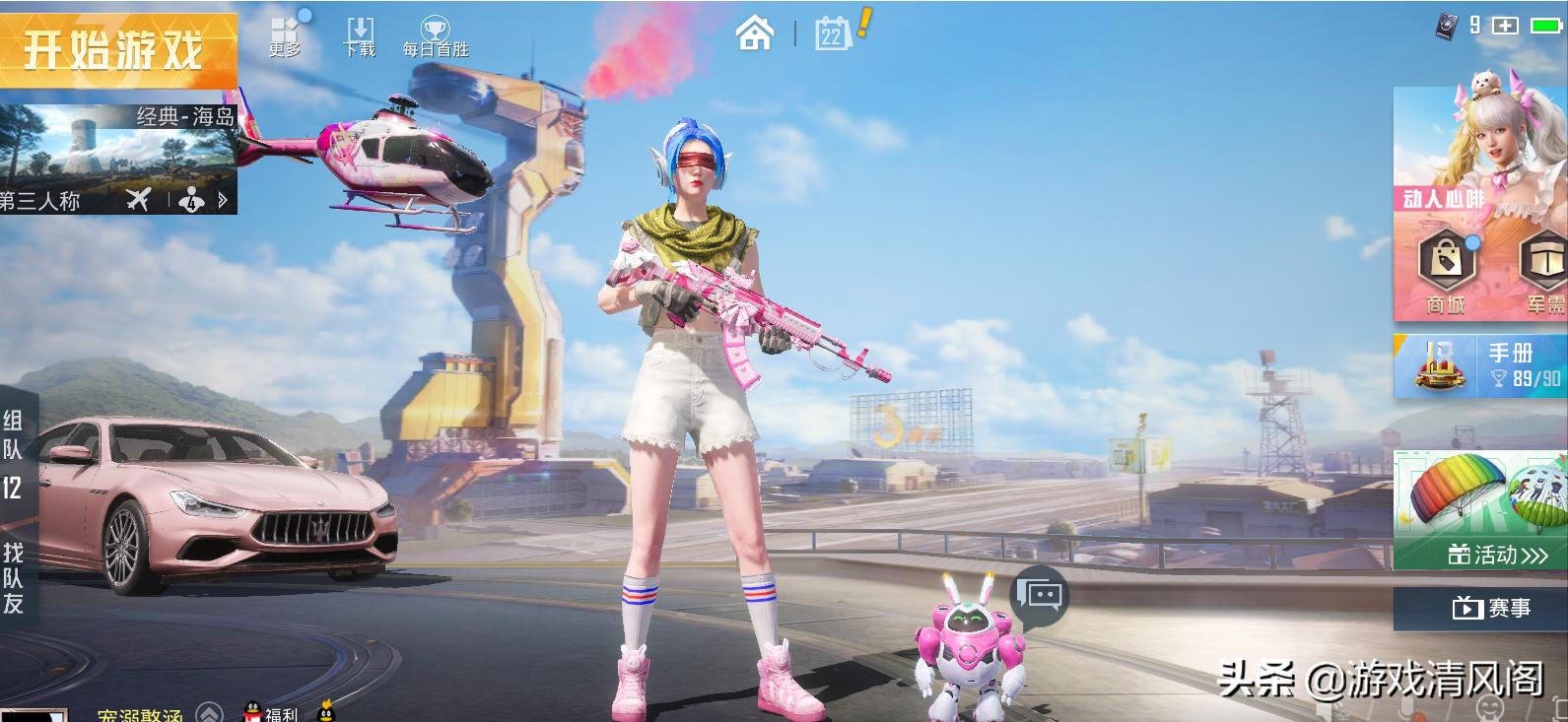Image resolution: width=1568 pixels, height=722 pixels.
Task: Change the four-player squad size setting
Action: tap(192, 201)
